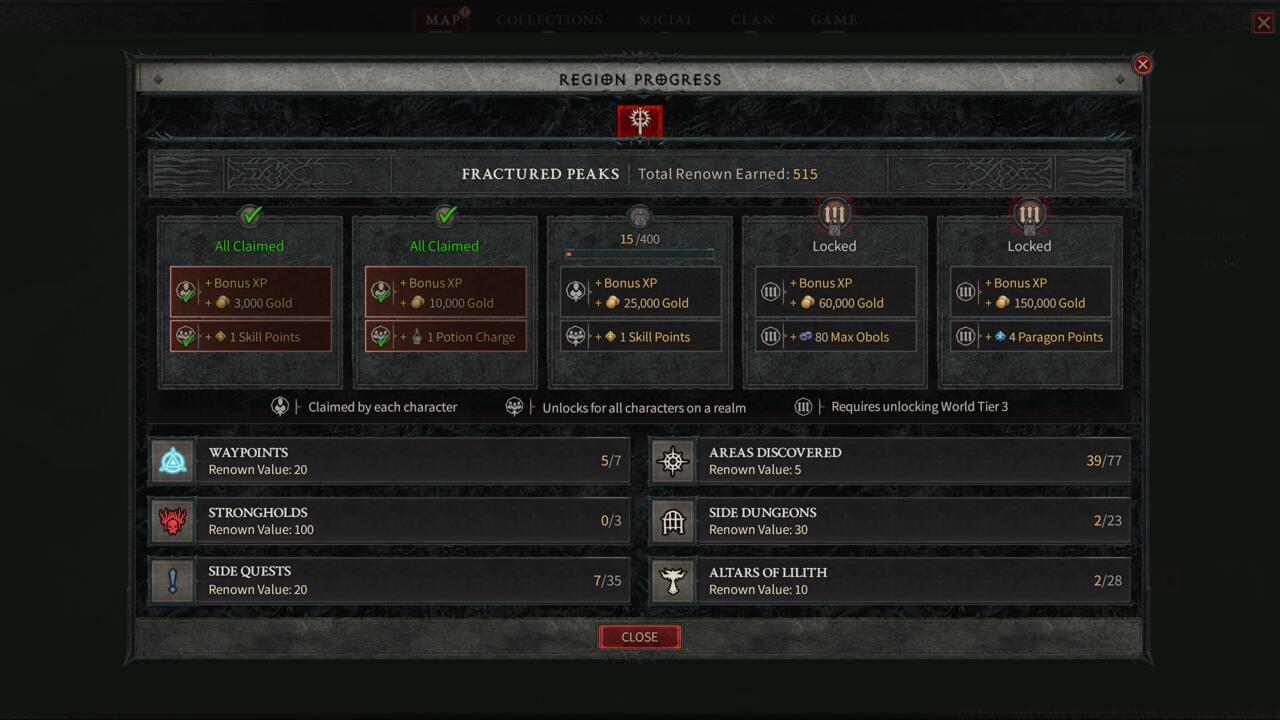The image size is (1280, 720).
Task: Click the Unlocks for all characters legend icon
Action: [515, 406]
